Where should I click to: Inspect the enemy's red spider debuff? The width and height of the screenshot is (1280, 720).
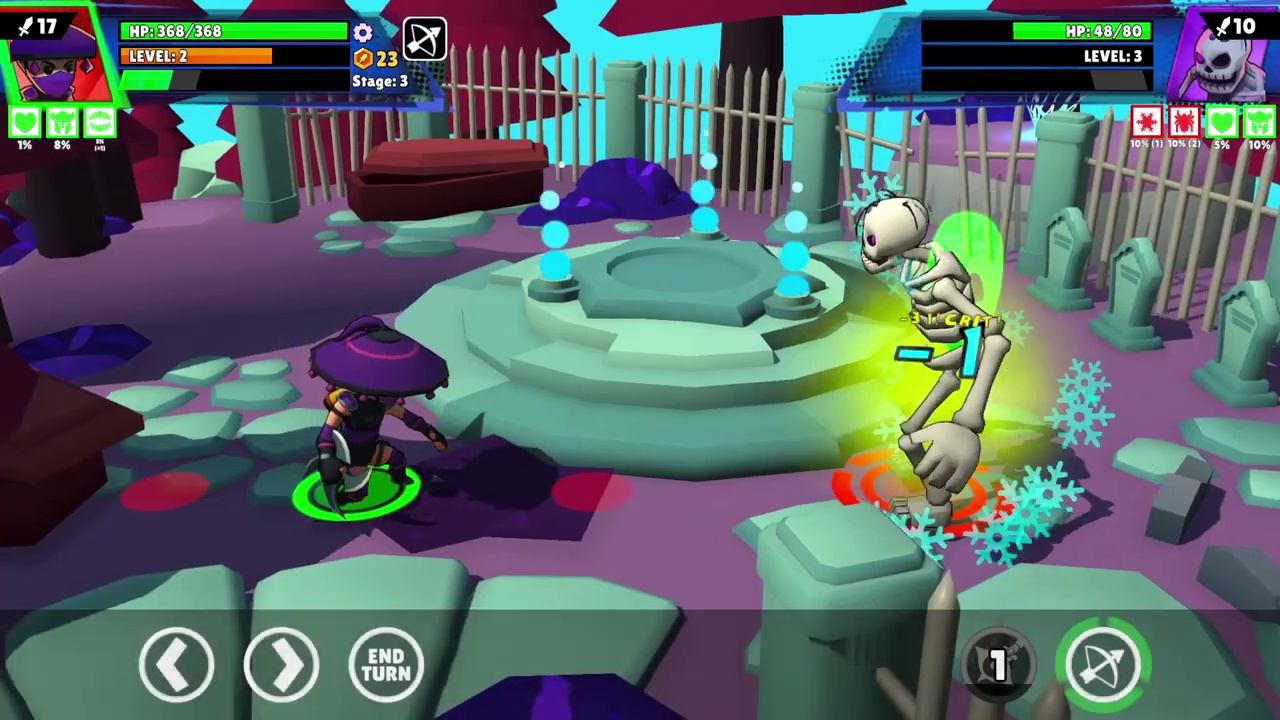tap(1184, 123)
